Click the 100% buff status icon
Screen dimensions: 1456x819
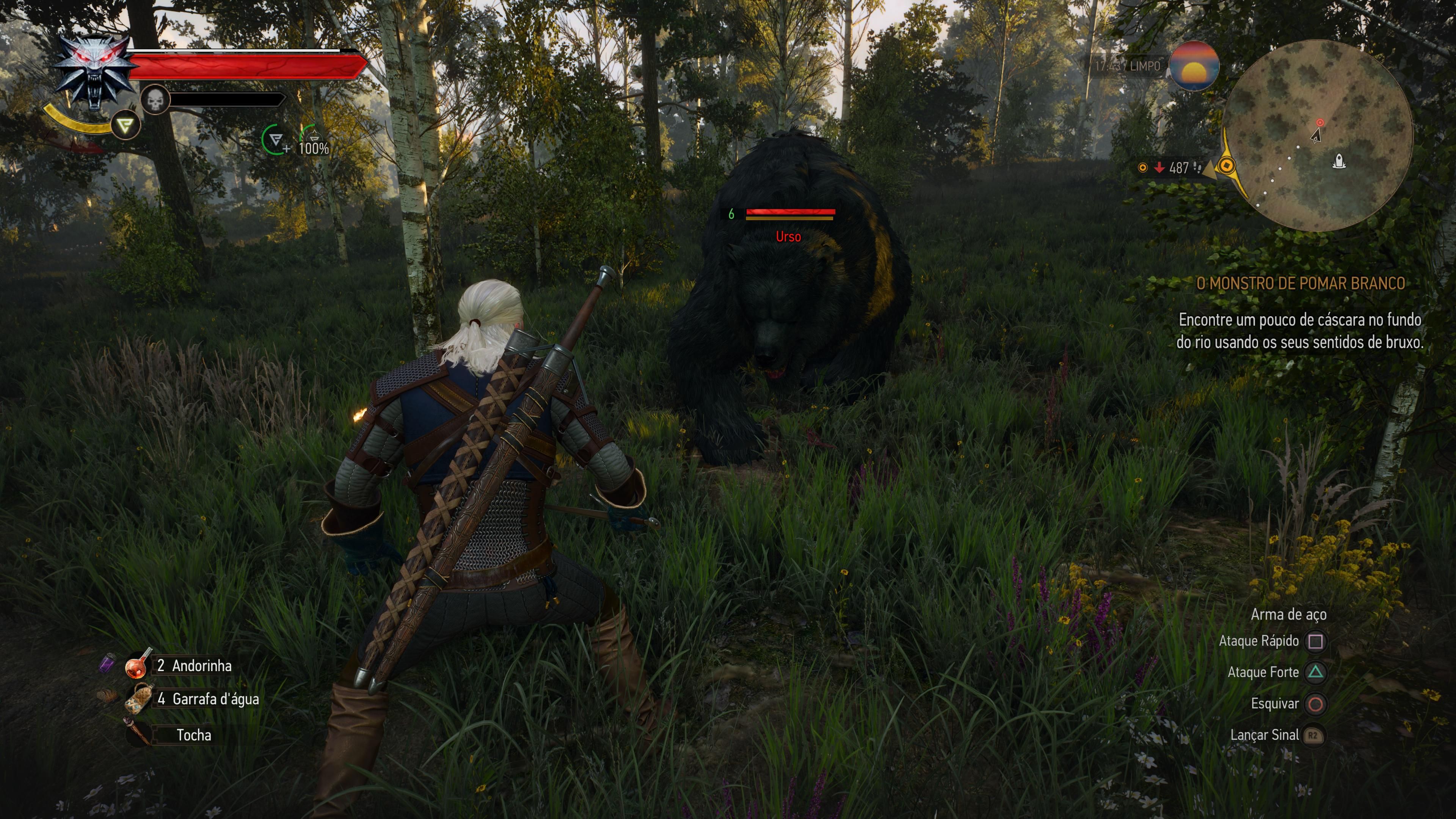[313, 140]
